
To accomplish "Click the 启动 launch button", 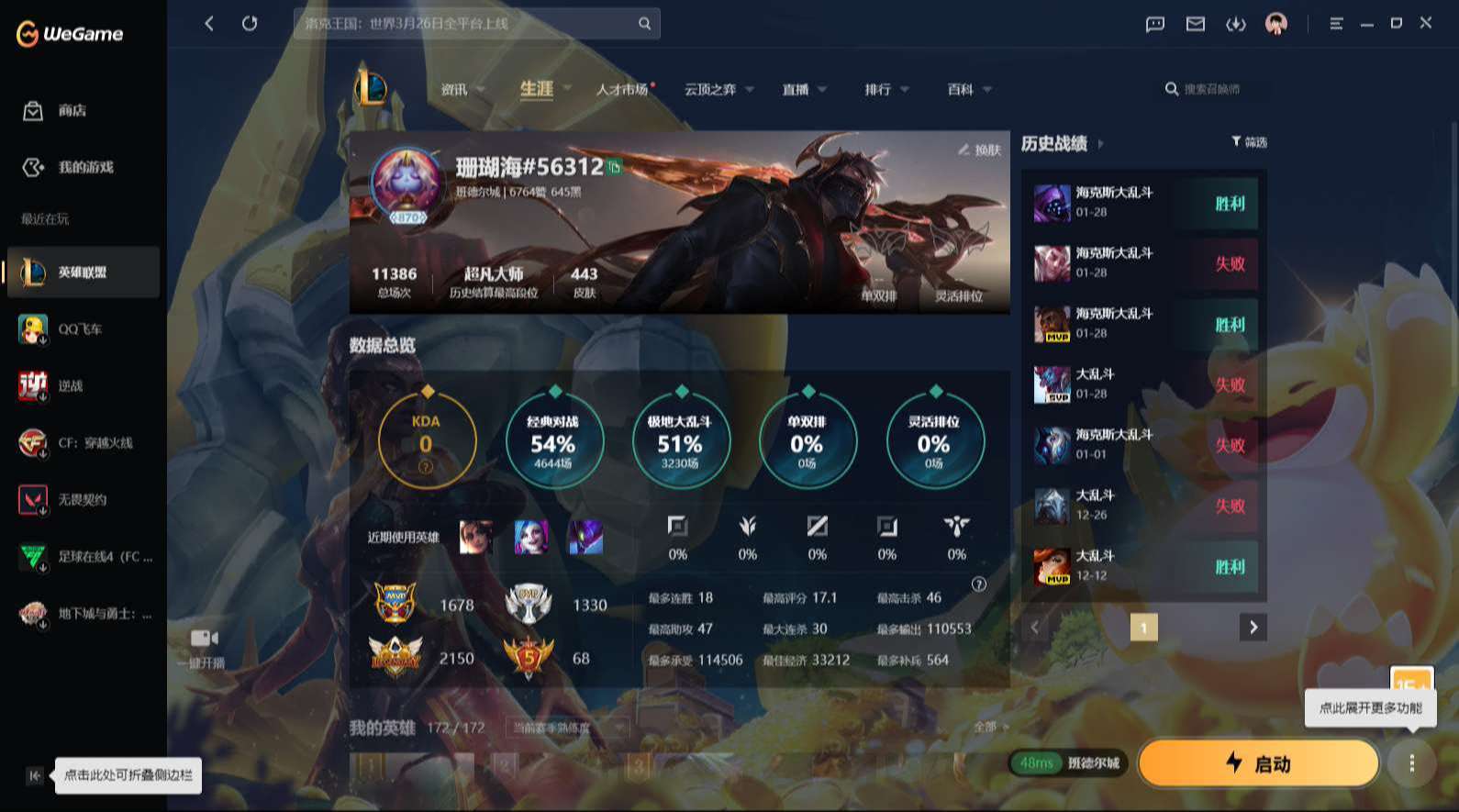I will point(1258,762).
